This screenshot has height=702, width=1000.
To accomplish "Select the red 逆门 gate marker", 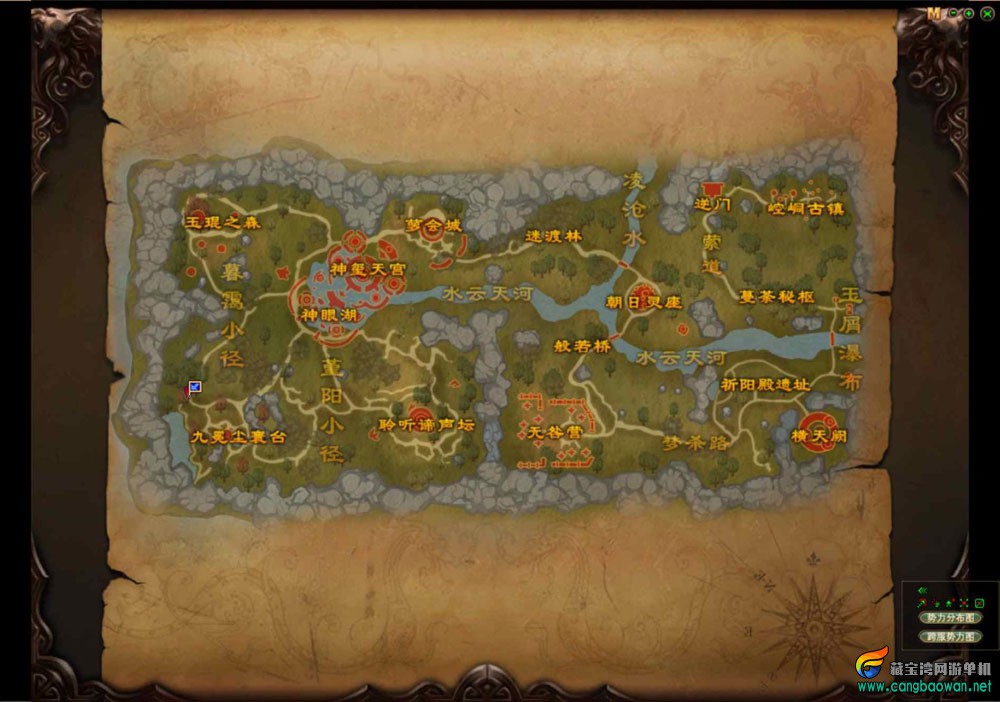I will [x=713, y=189].
